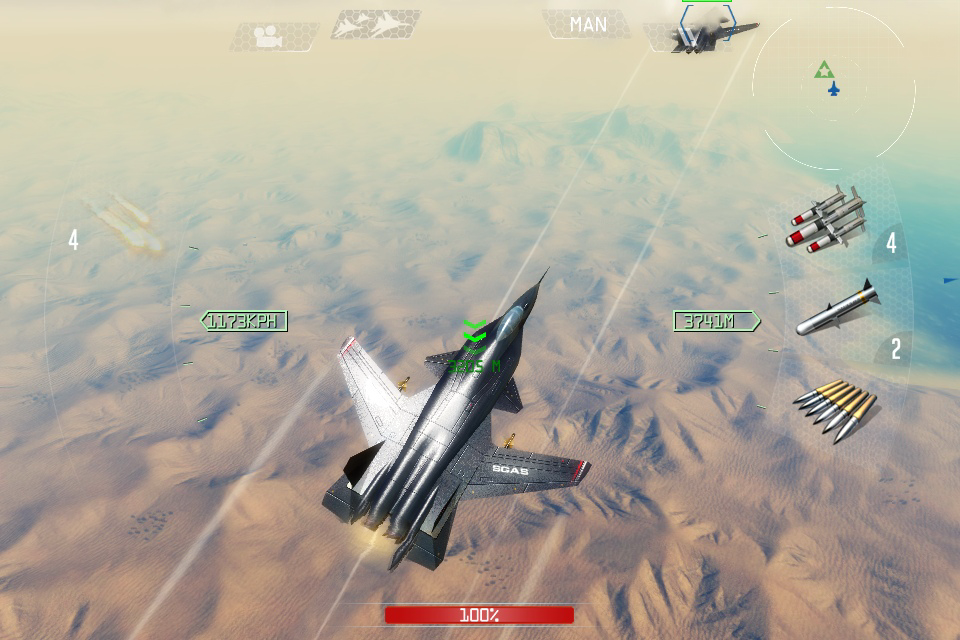Image resolution: width=960 pixels, height=640 pixels.
Task: Switch the camera view with the camera button
Action: [272, 37]
